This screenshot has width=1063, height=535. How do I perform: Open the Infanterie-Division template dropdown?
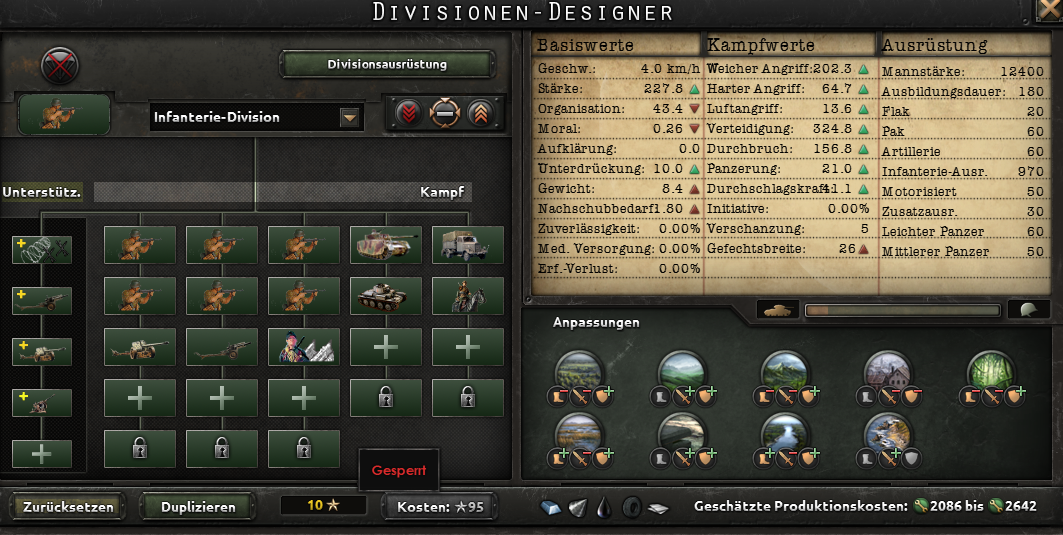click(349, 118)
